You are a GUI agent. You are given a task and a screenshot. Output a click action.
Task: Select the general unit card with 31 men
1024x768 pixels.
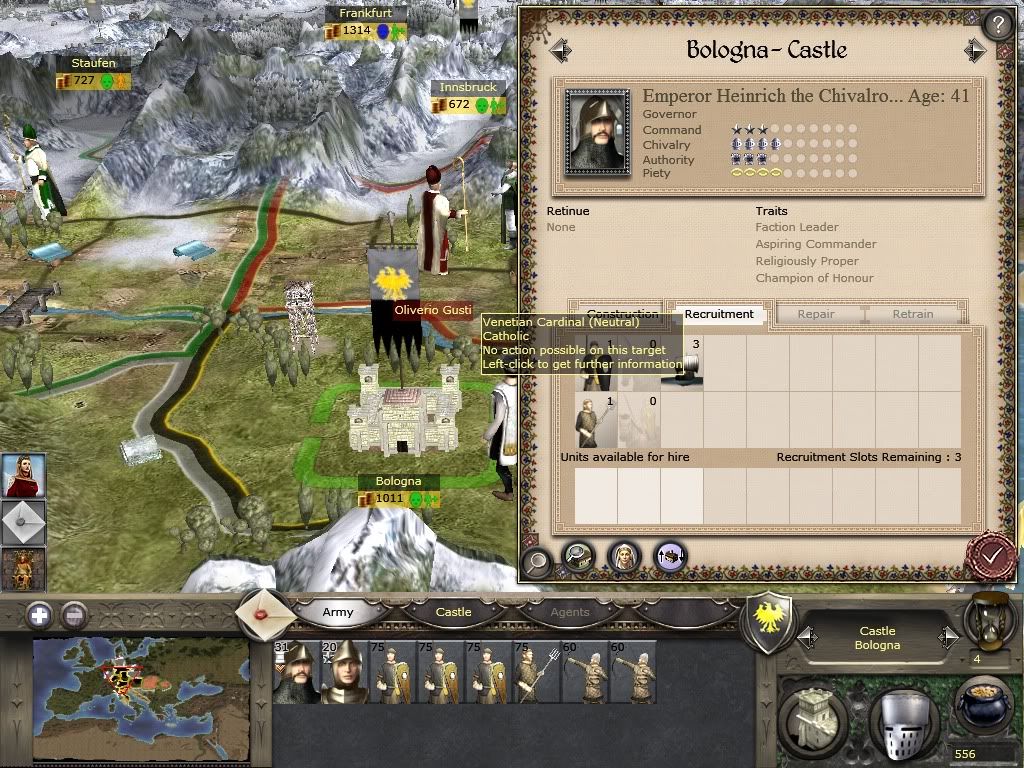pyautogui.click(x=294, y=671)
